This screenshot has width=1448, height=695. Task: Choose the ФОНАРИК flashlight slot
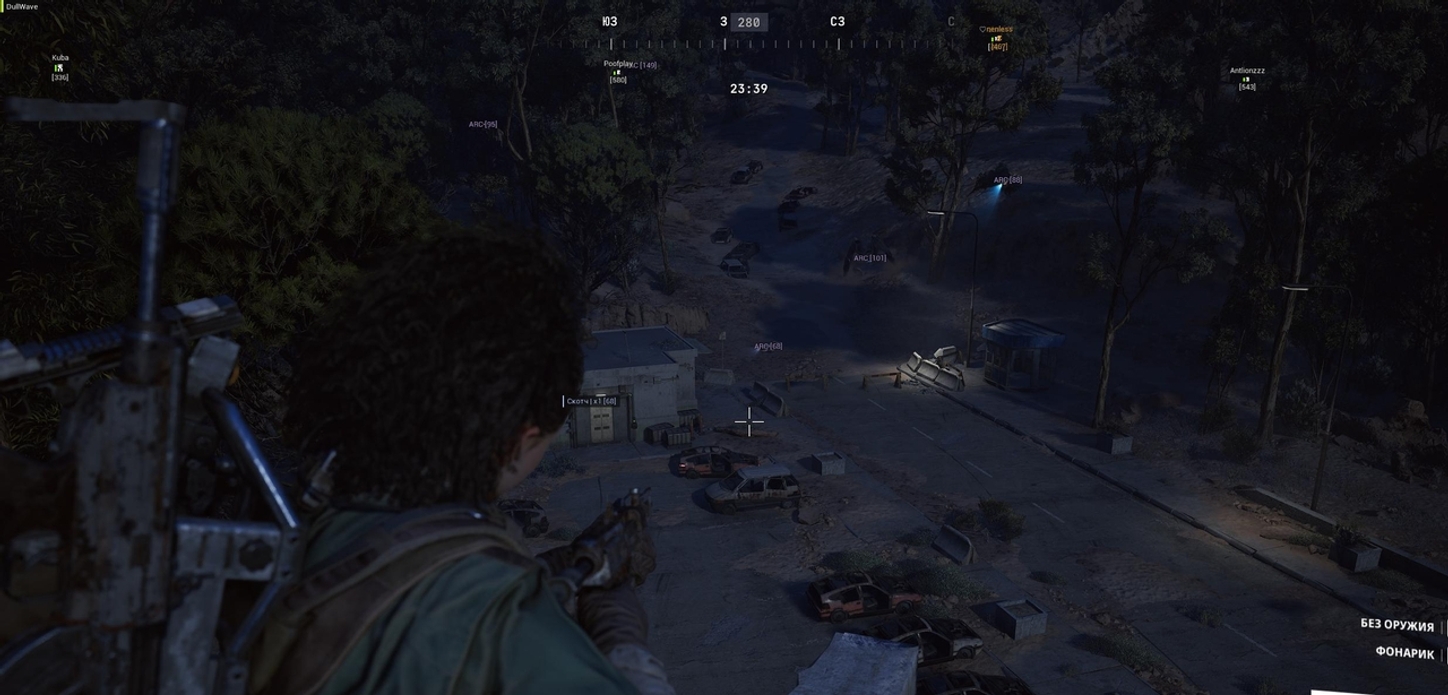[x=1404, y=653]
